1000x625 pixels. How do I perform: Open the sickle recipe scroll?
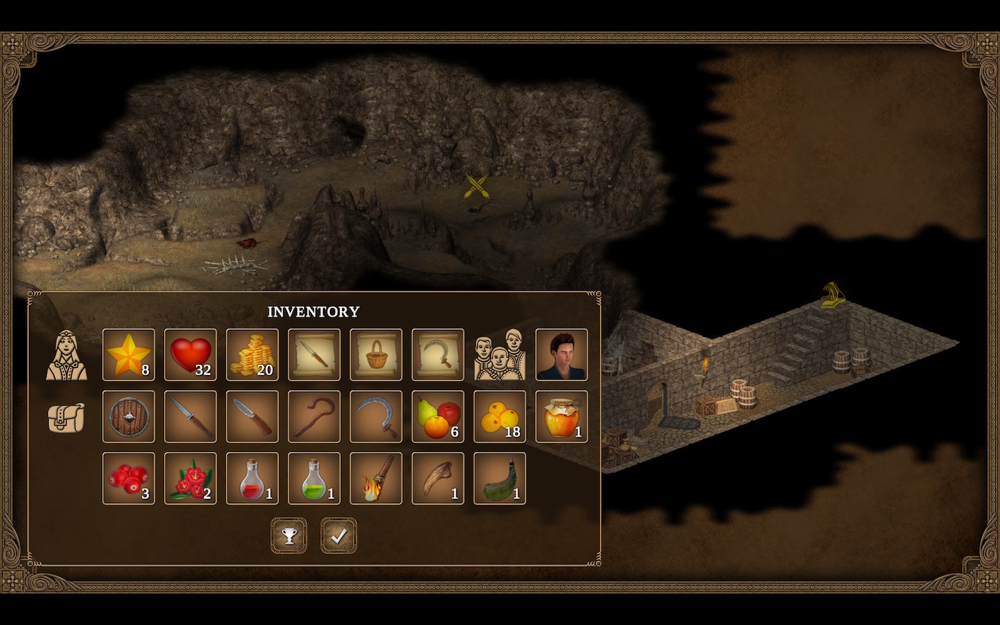tap(439, 355)
